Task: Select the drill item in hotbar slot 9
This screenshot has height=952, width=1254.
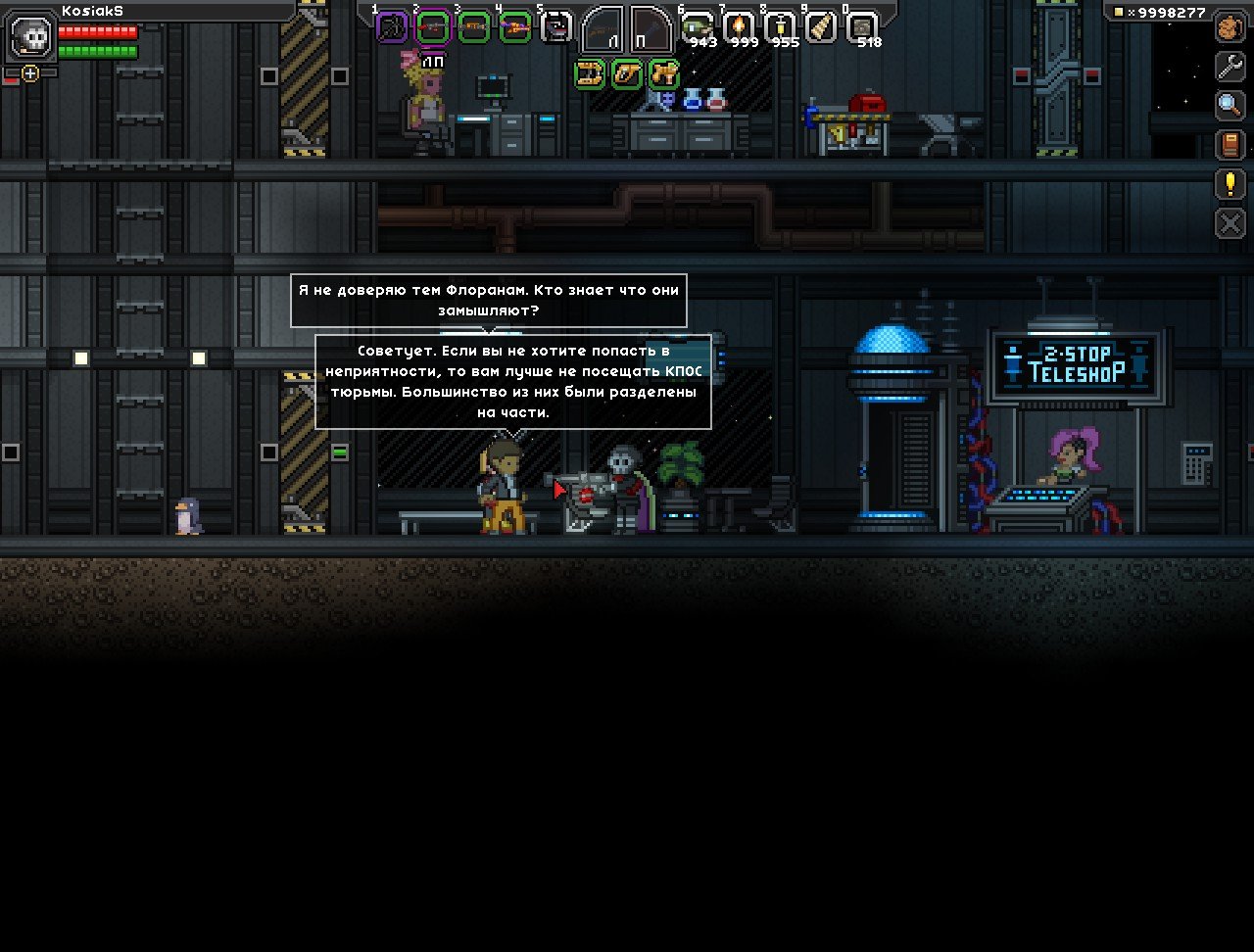Action: [820, 24]
